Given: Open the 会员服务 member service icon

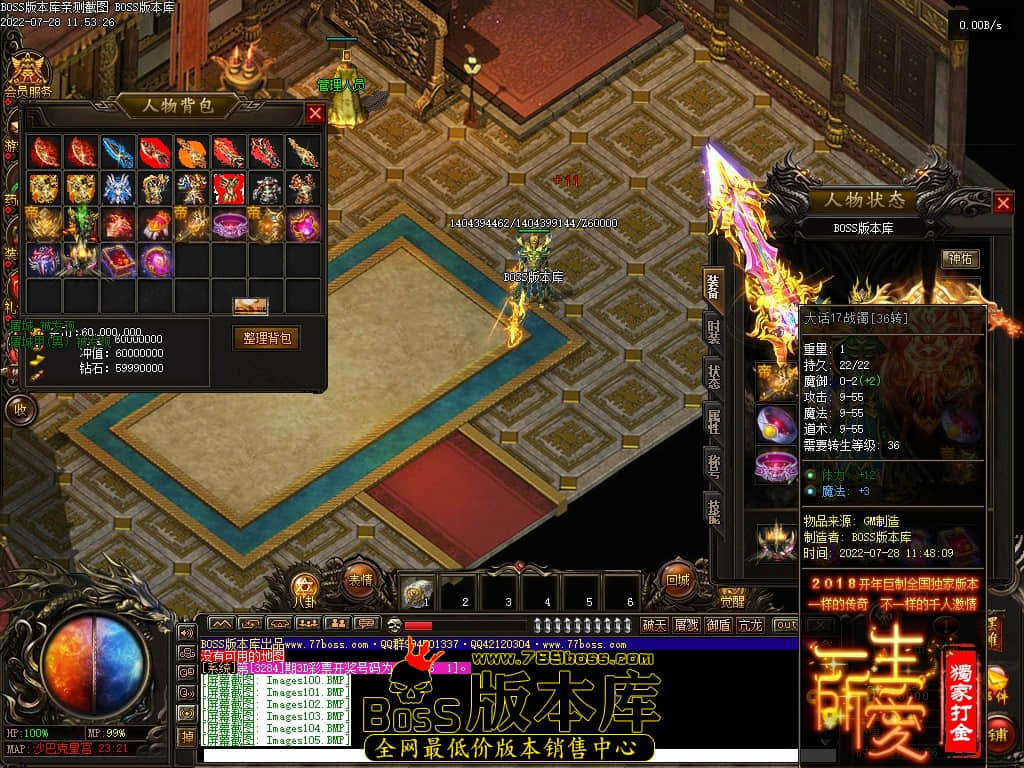Looking at the screenshot, I should click(x=28, y=72).
